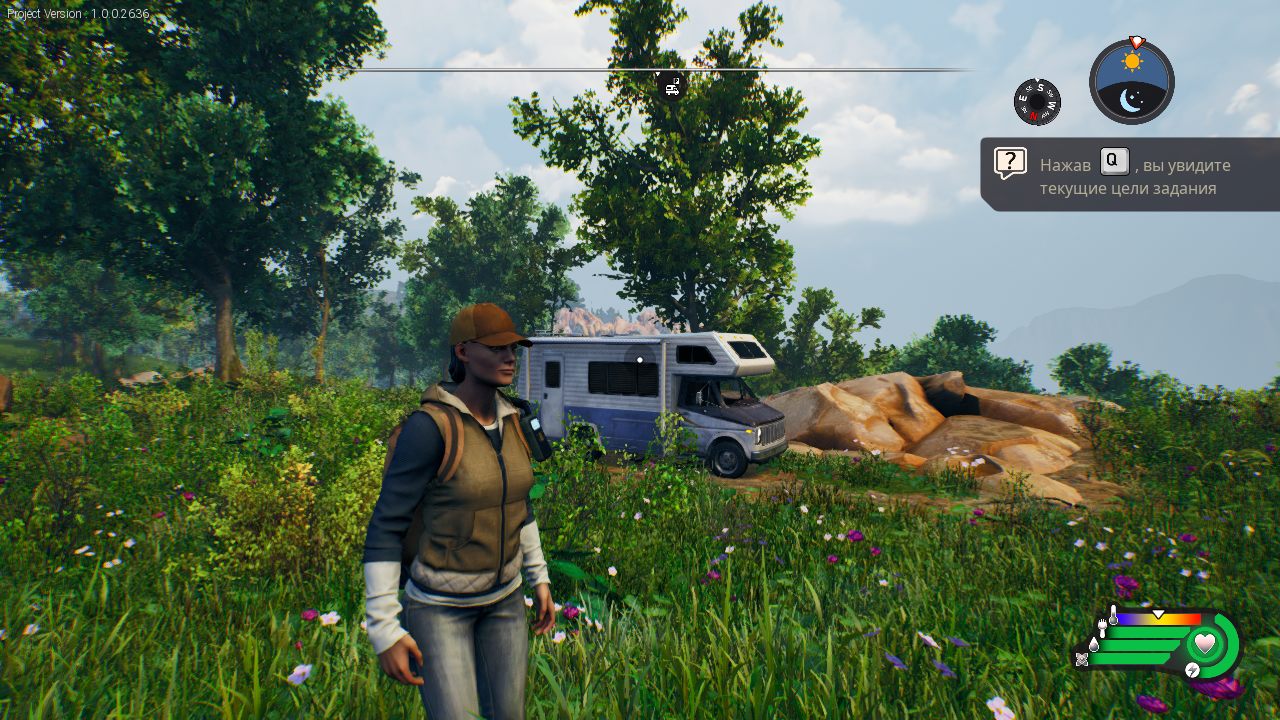Select the thermometer temperature icon
Viewport: 1280px width, 720px height.
(x=1113, y=616)
